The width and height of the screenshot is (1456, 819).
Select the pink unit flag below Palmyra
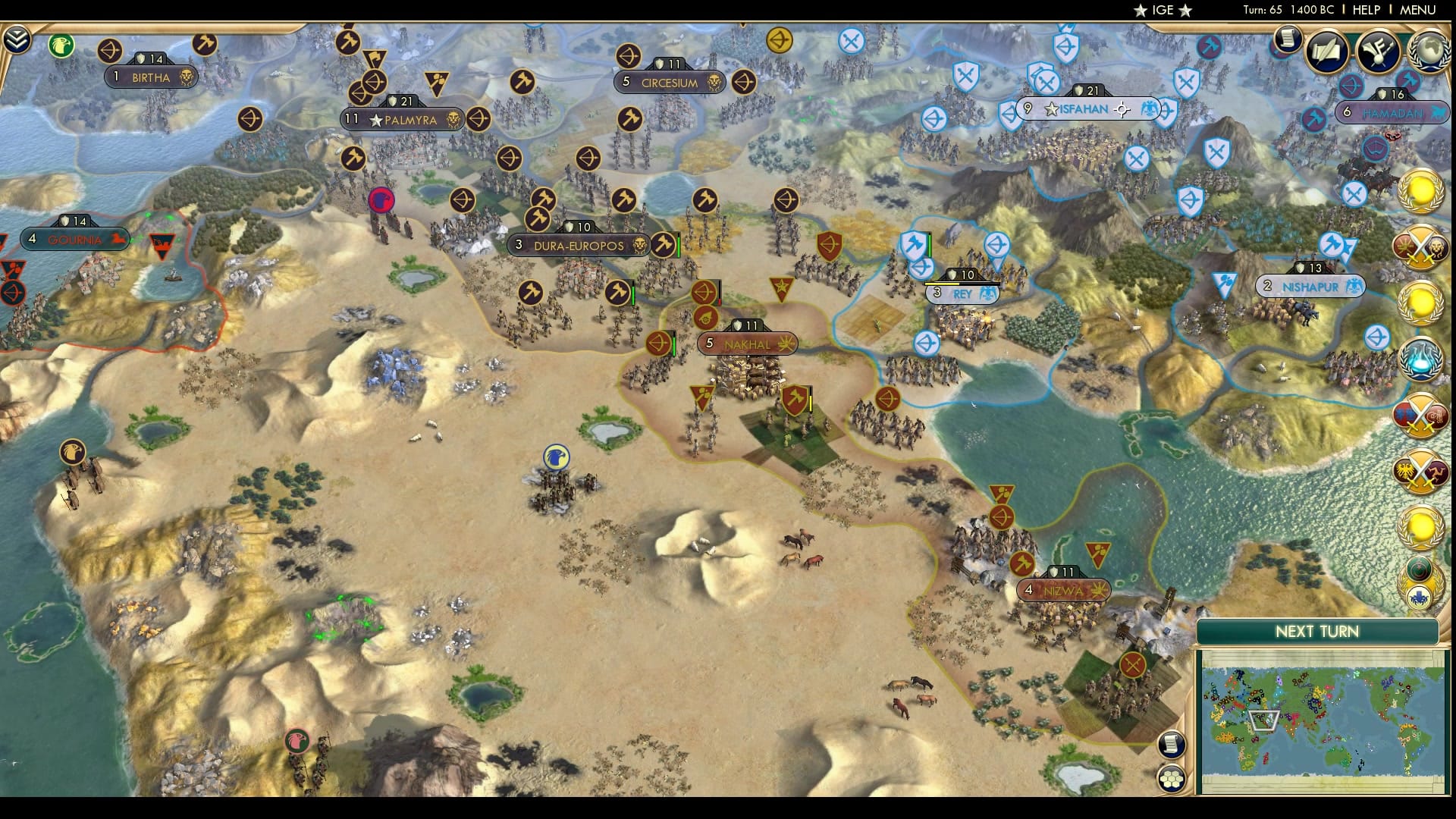tap(381, 198)
